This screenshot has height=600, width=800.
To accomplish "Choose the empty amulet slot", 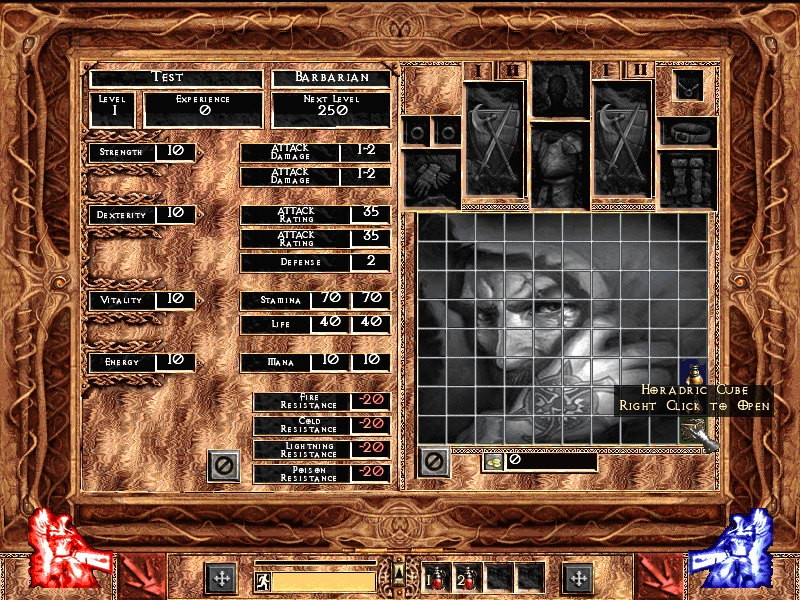I will pyautogui.click(x=688, y=85).
